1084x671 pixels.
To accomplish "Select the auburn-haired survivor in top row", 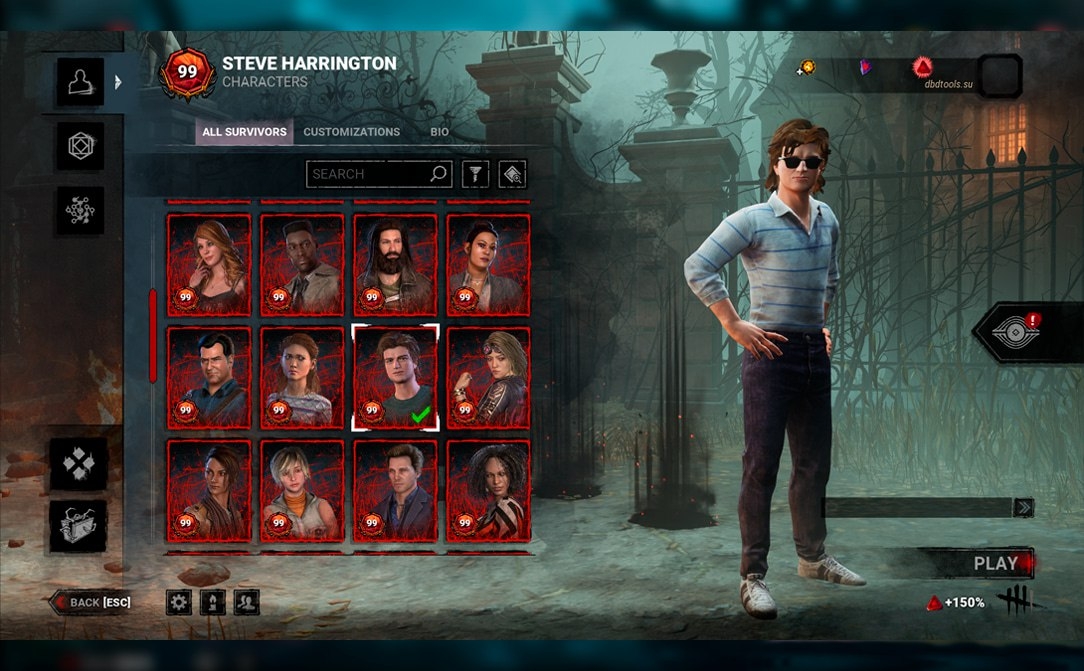I will tap(209, 264).
